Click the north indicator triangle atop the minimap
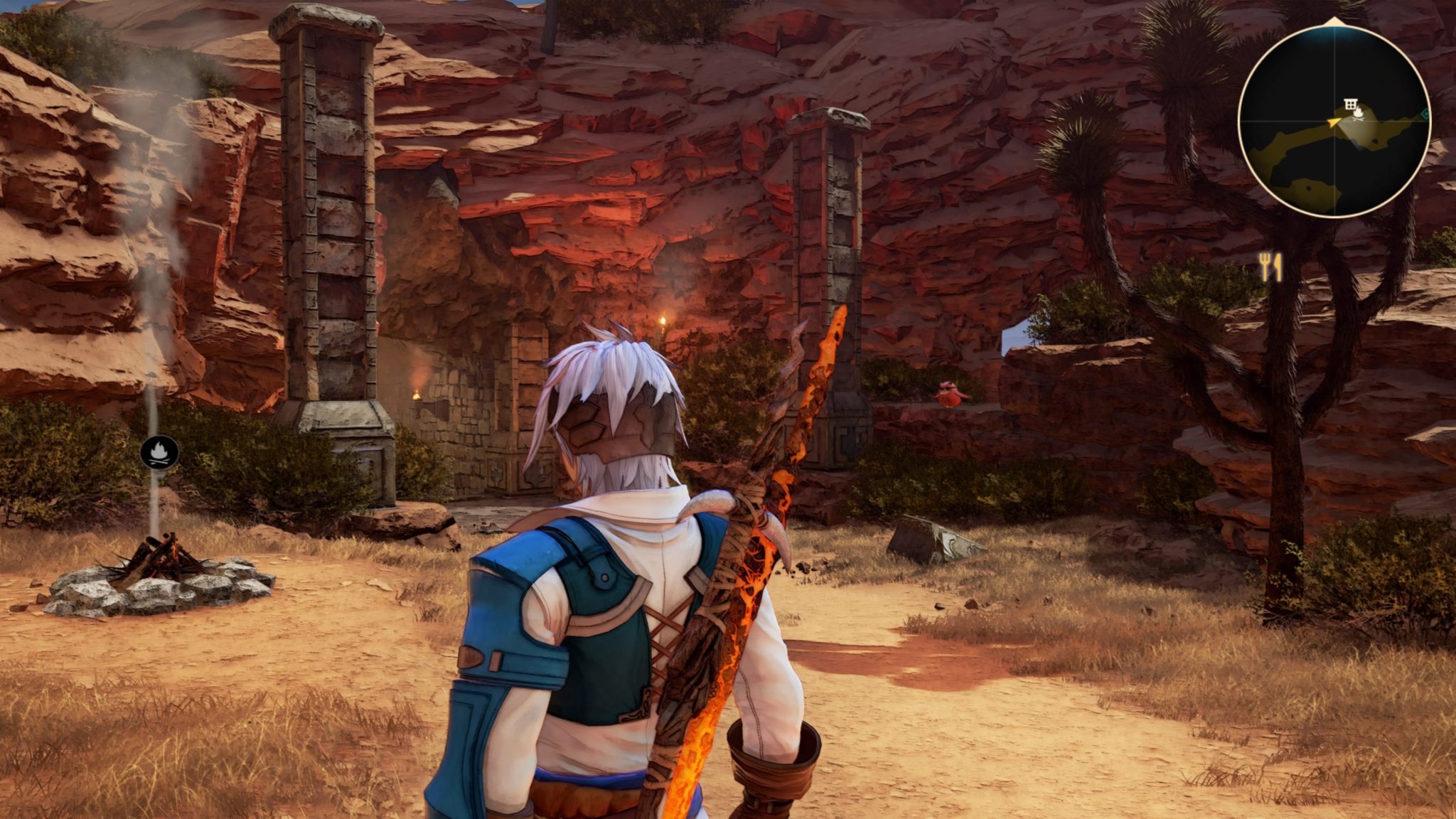1456x819 pixels. coord(1334,21)
